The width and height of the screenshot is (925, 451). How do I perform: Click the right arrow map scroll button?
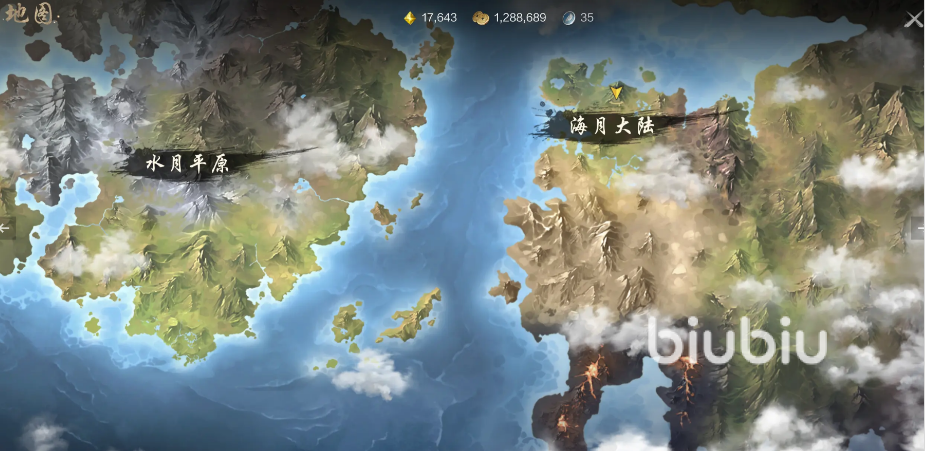click(x=918, y=228)
